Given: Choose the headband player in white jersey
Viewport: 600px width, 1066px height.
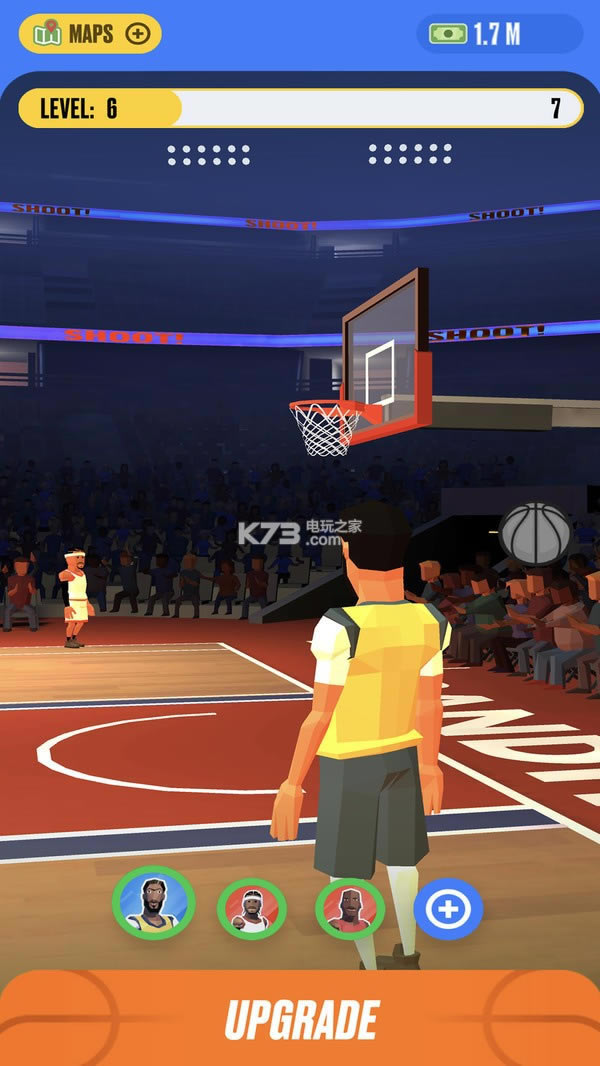Looking at the screenshot, I should [x=252, y=908].
